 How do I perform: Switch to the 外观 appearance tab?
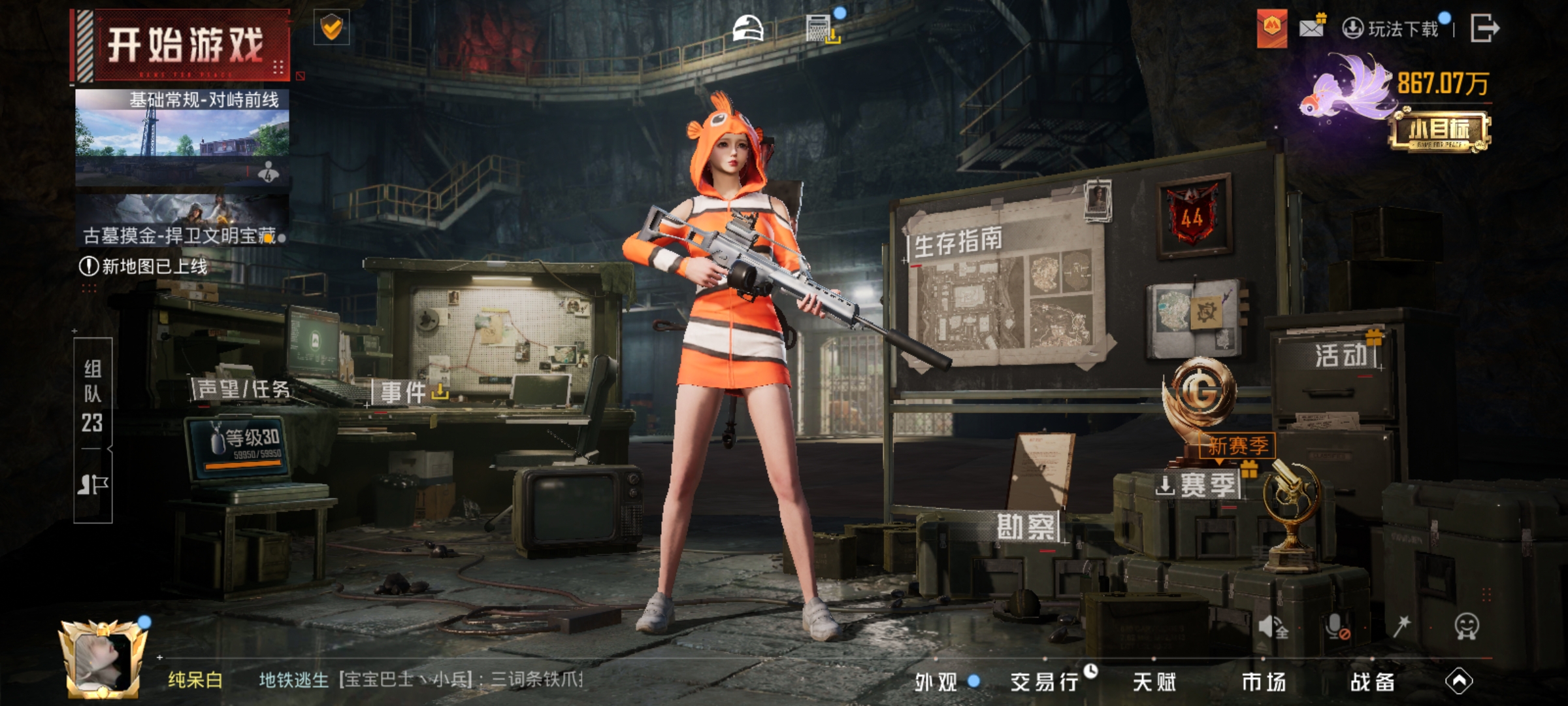(x=936, y=682)
